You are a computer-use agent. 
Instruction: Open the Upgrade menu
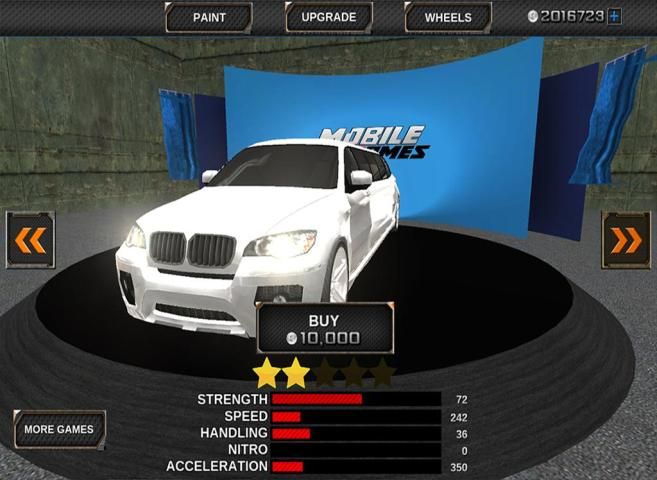[328, 17]
